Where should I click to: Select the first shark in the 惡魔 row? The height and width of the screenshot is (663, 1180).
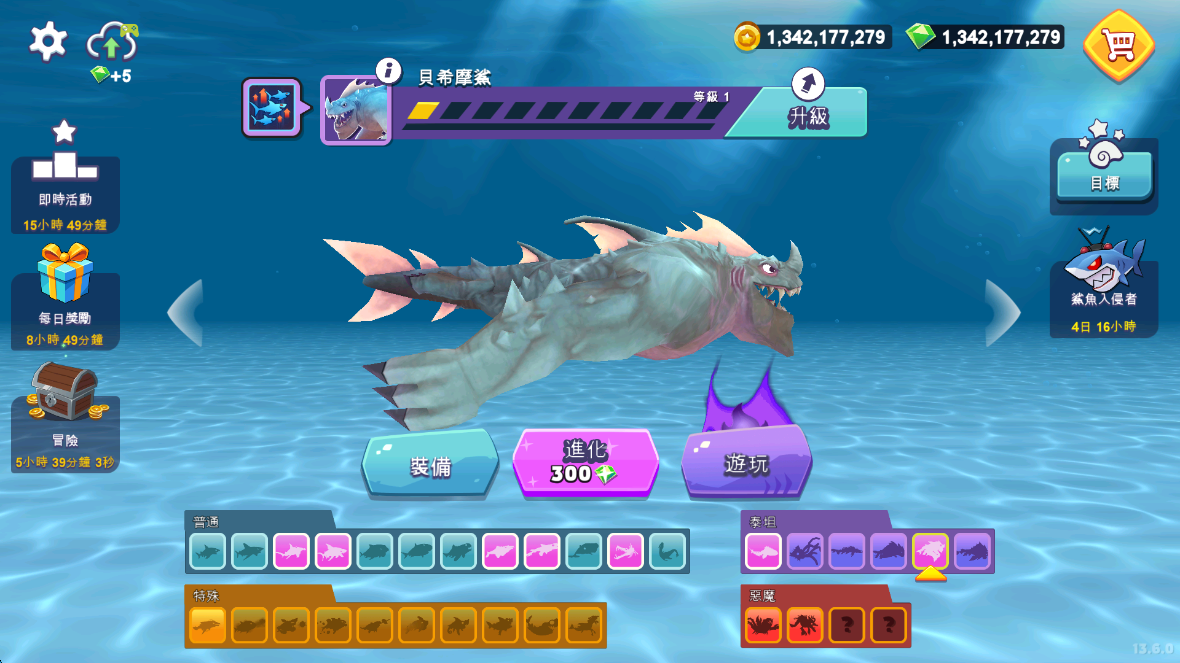point(763,625)
